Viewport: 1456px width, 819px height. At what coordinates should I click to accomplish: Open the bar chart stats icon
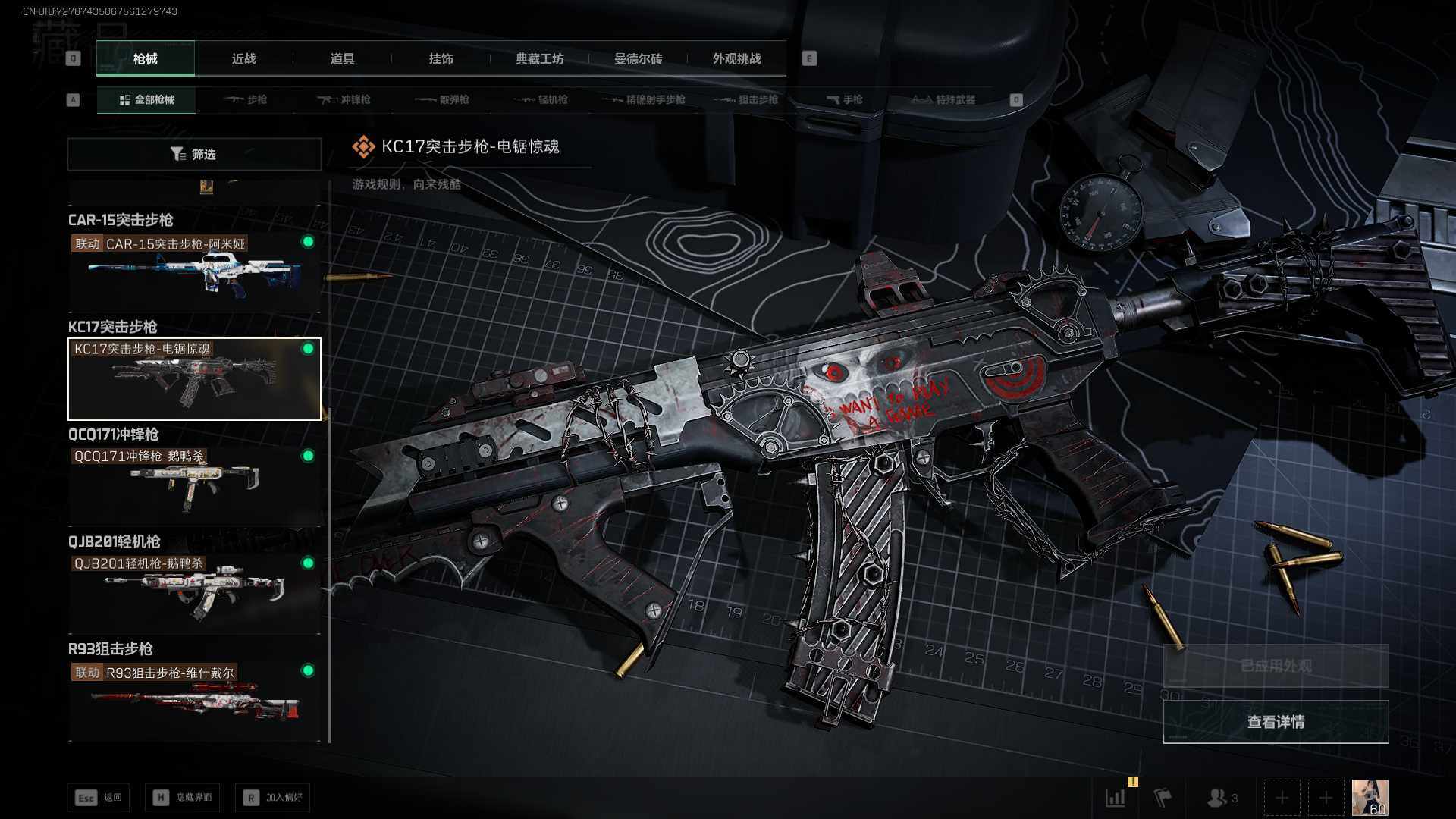click(1116, 798)
